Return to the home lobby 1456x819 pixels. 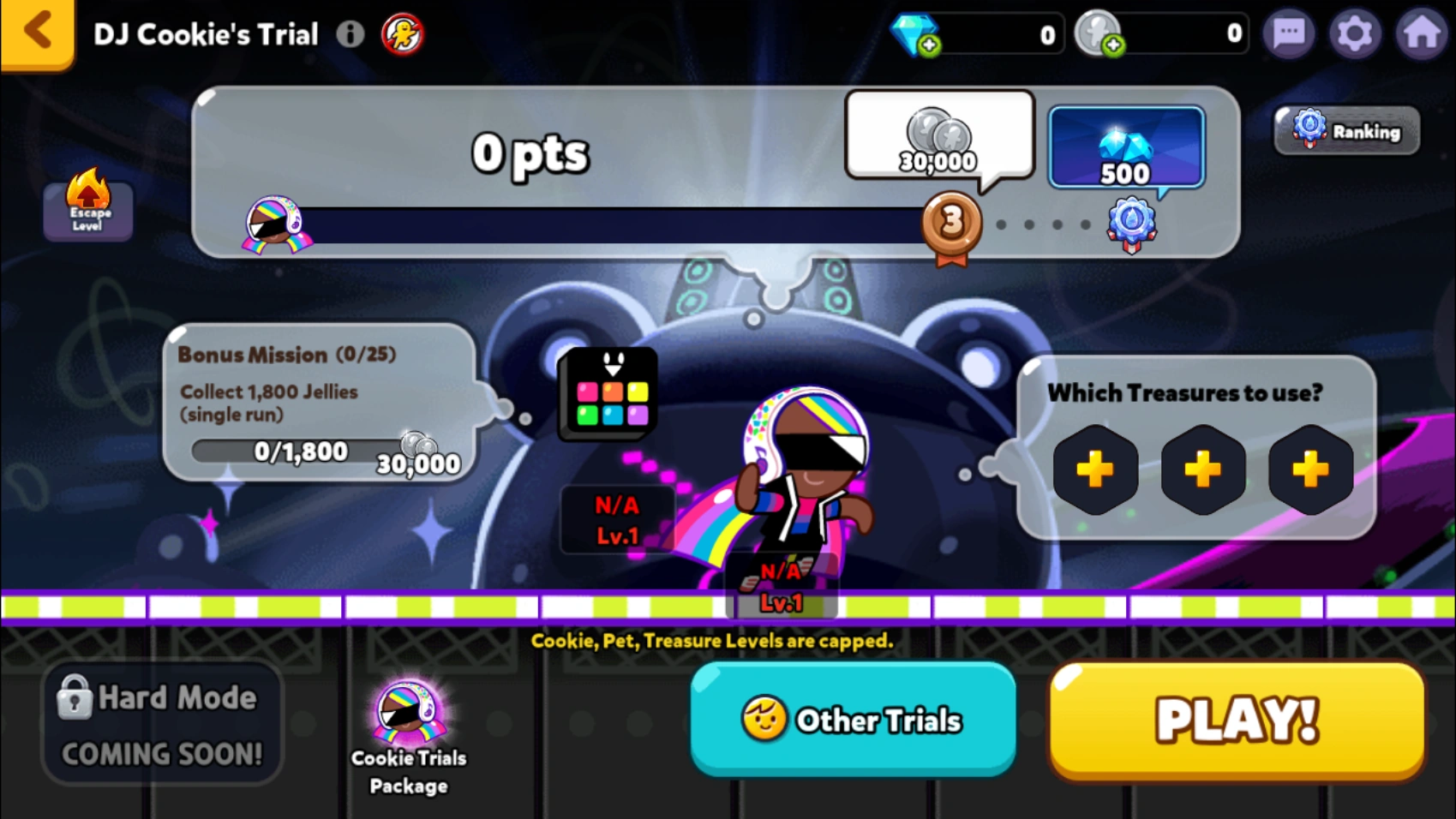pyautogui.click(x=1422, y=33)
